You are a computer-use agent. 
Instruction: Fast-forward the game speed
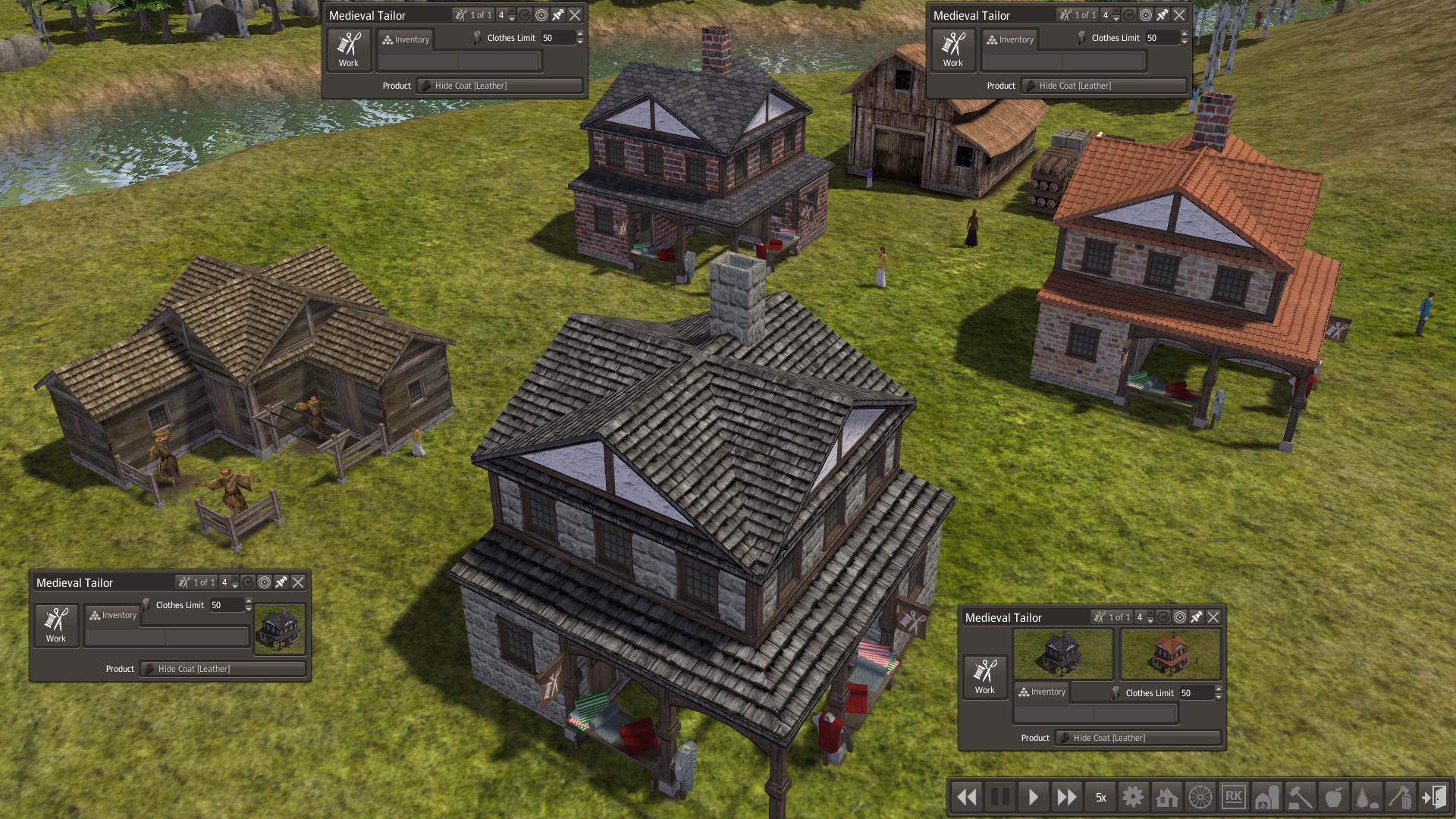tap(1066, 797)
